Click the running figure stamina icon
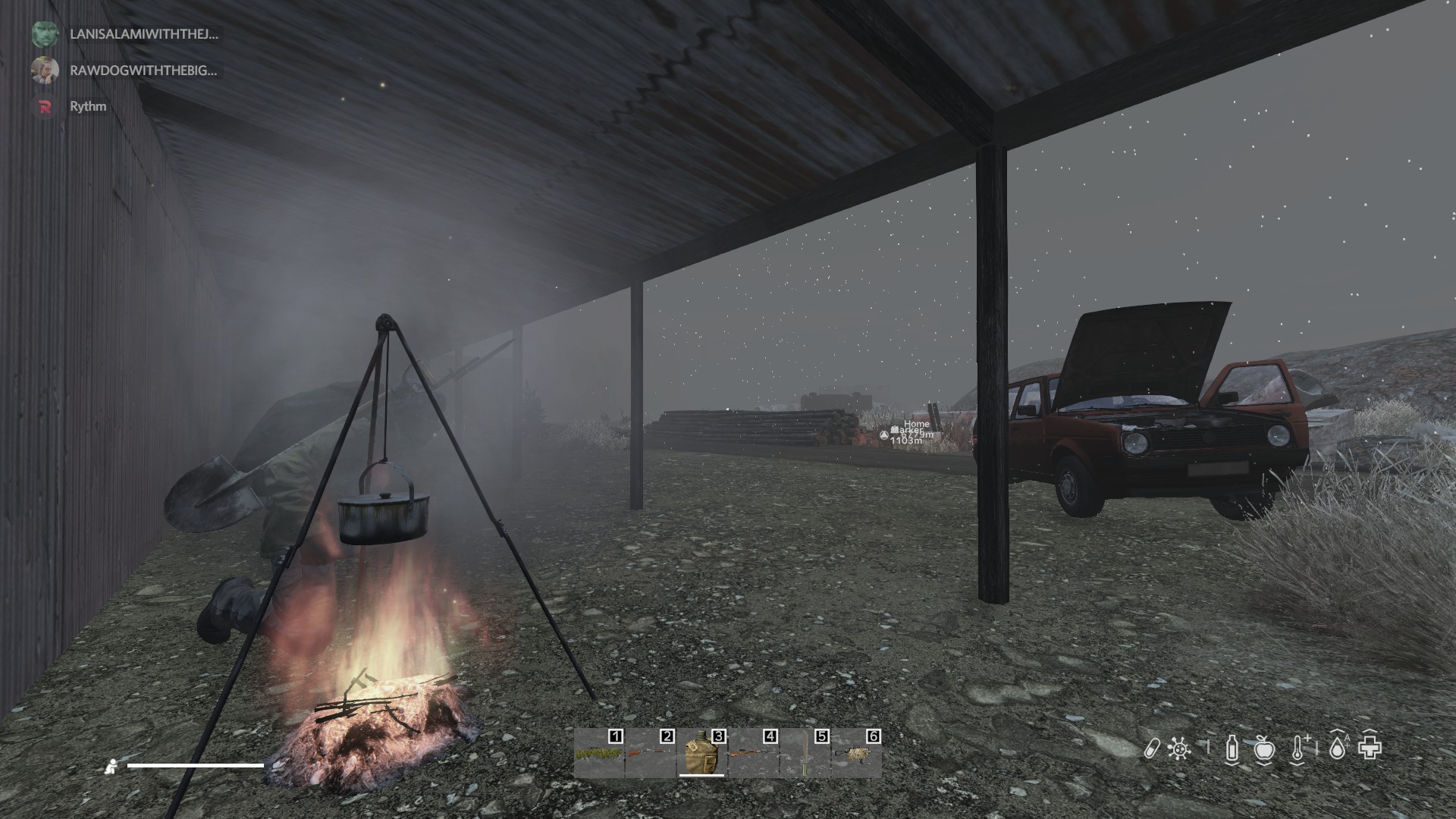 click(111, 767)
